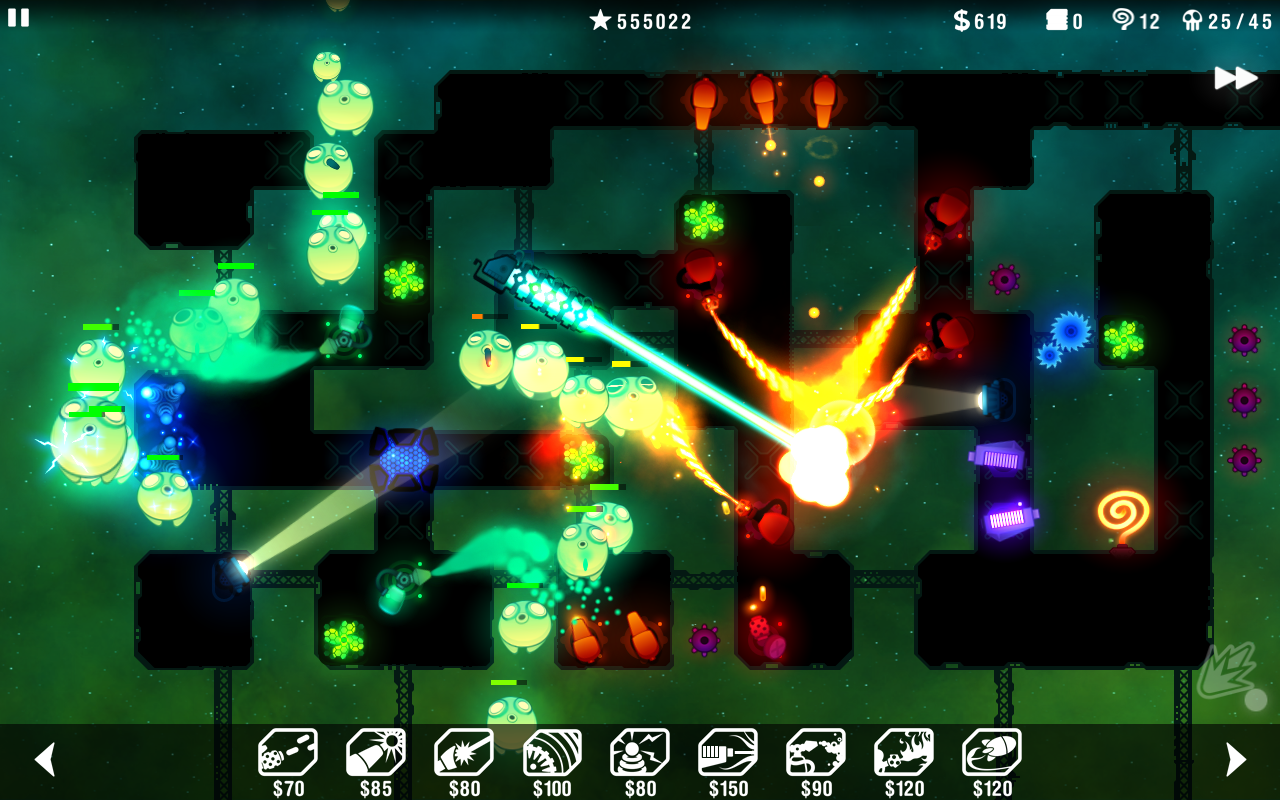The height and width of the screenshot is (800, 1280).
Task: Pause the game
Action: click(x=18, y=18)
